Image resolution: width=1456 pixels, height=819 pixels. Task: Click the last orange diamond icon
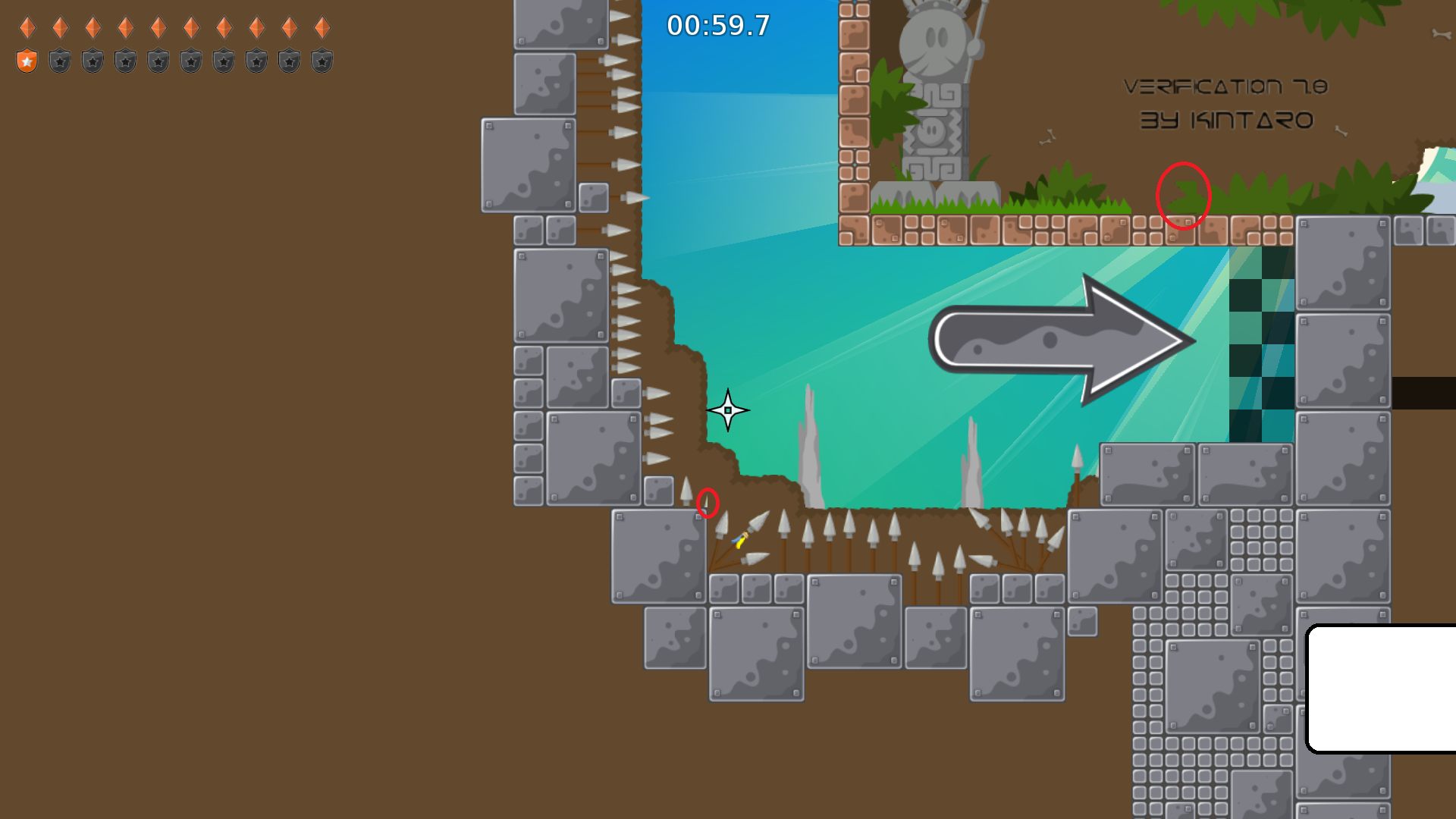322,27
